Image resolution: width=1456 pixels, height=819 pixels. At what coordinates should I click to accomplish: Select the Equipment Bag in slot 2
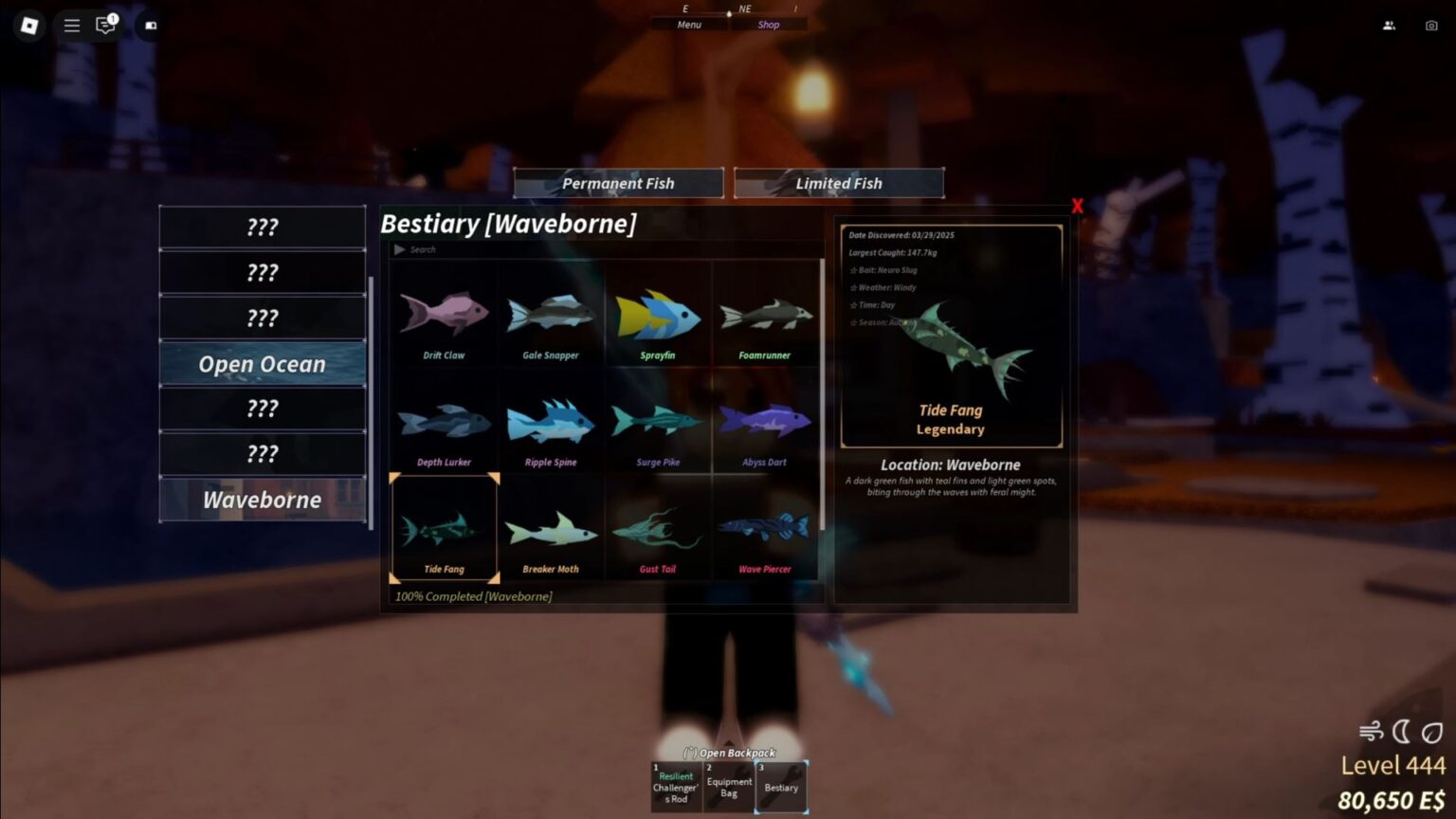728,786
